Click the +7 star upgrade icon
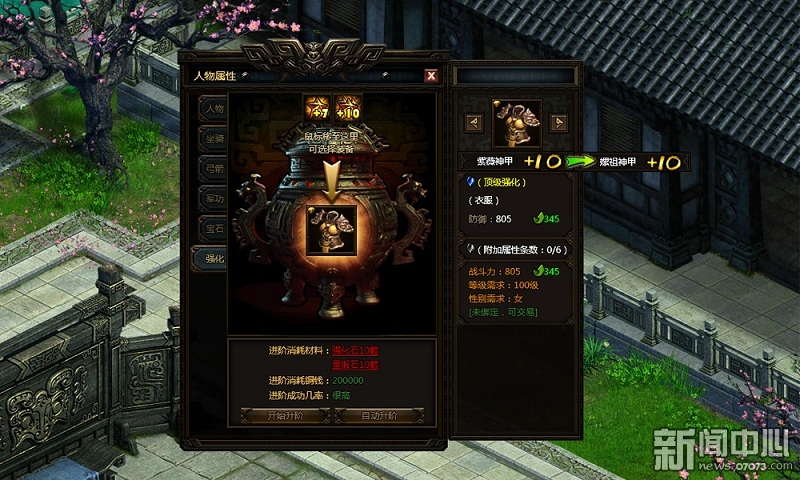Image resolution: width=800 pixels, height=480 pixels. [x=316, y=107]
